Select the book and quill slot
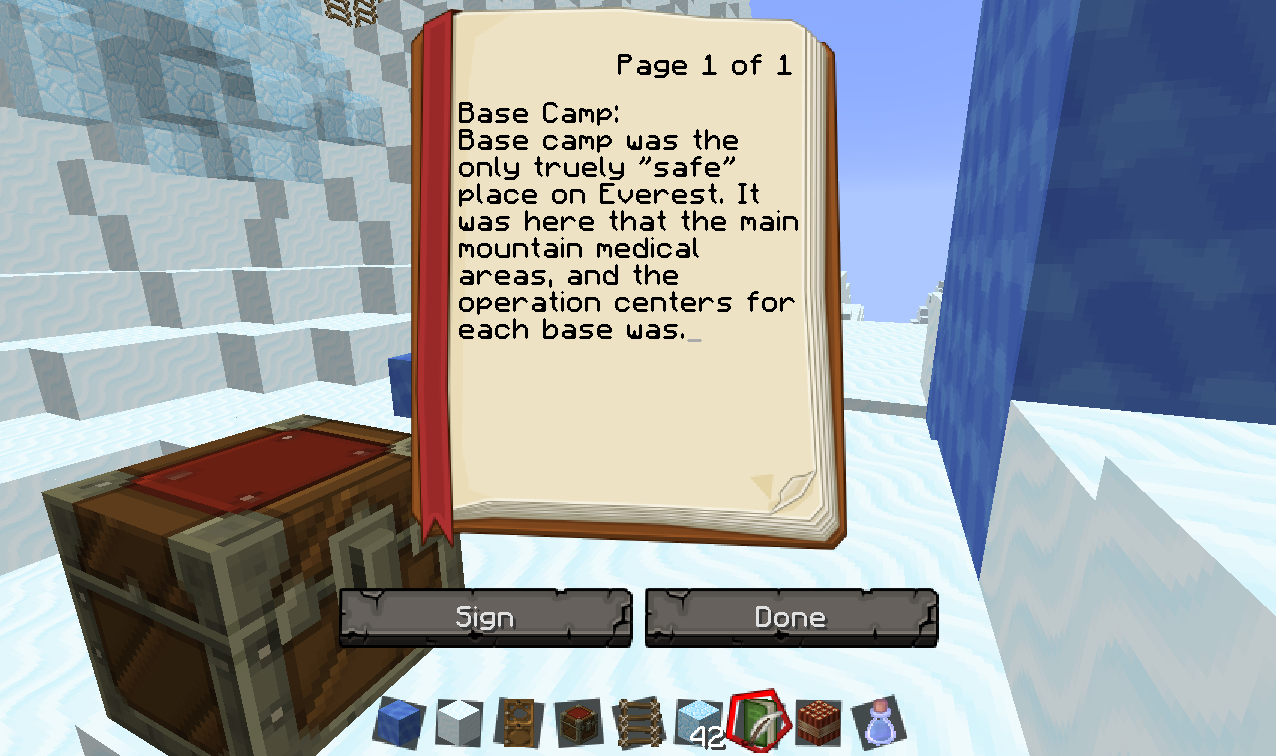The width and height of the screenshot is (1276, 756). click(758, 722)
